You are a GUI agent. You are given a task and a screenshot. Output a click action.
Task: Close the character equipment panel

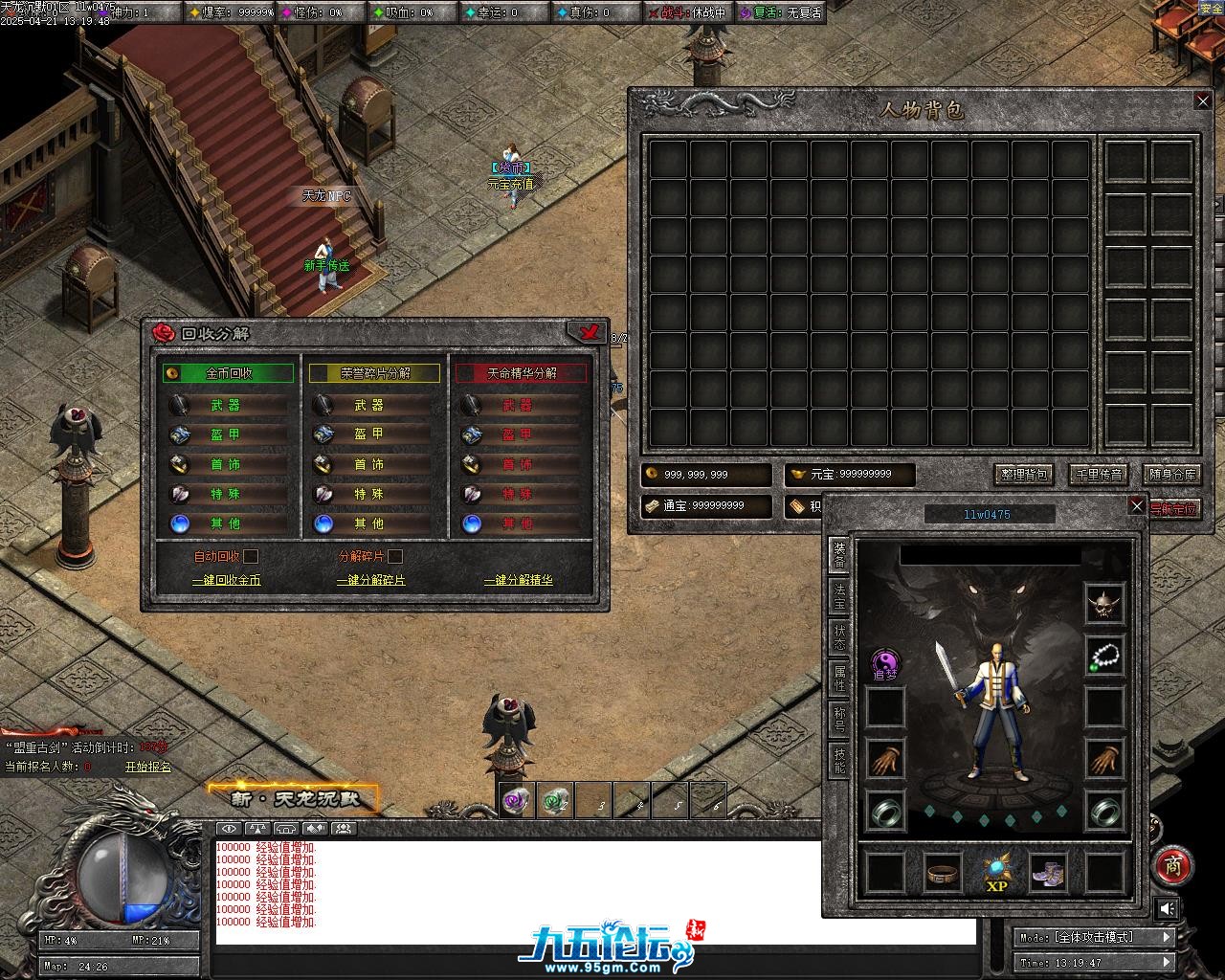click(x=1137, y=506)
